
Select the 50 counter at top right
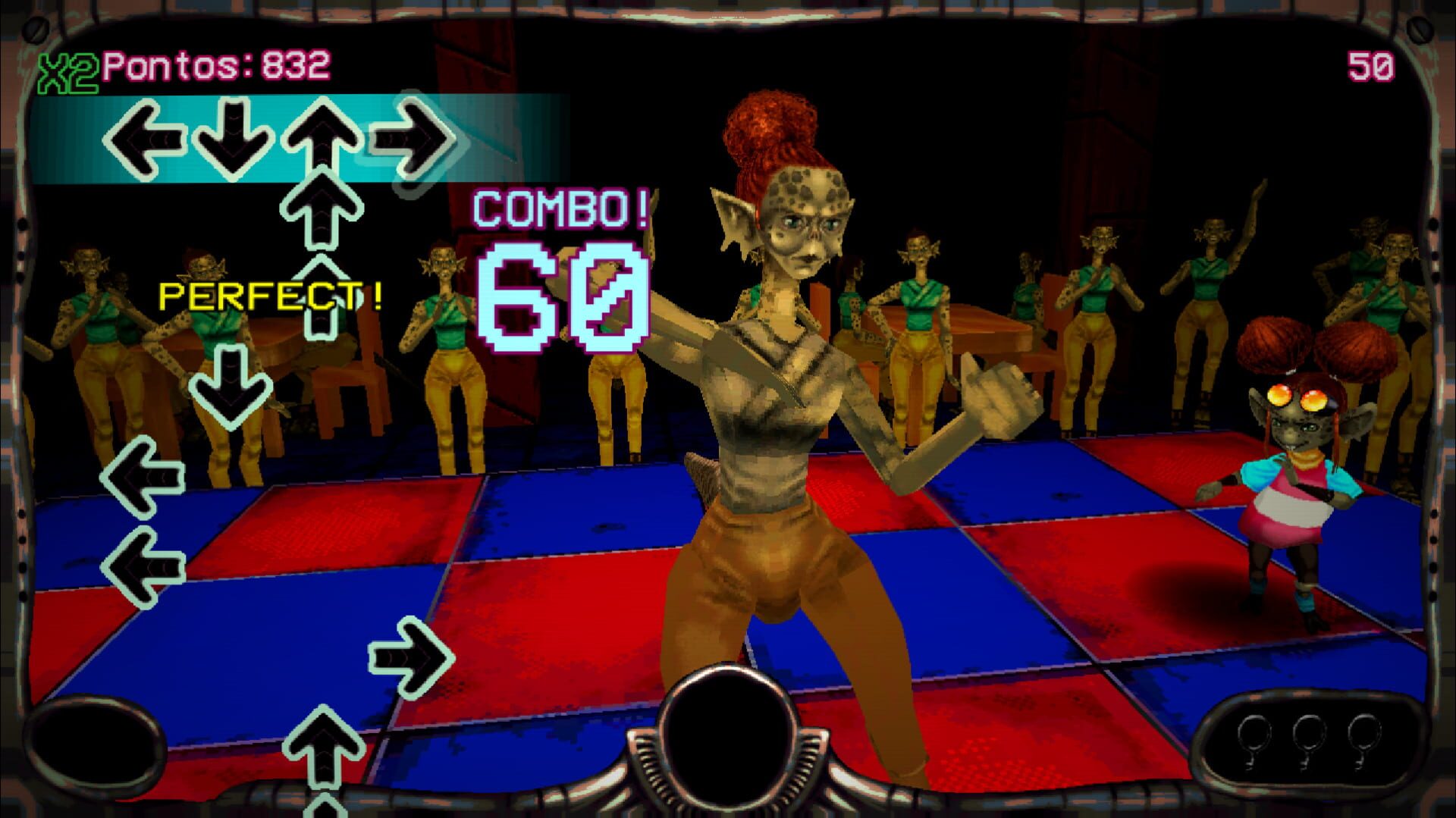pyautogui.click(x=1370, y=65)
